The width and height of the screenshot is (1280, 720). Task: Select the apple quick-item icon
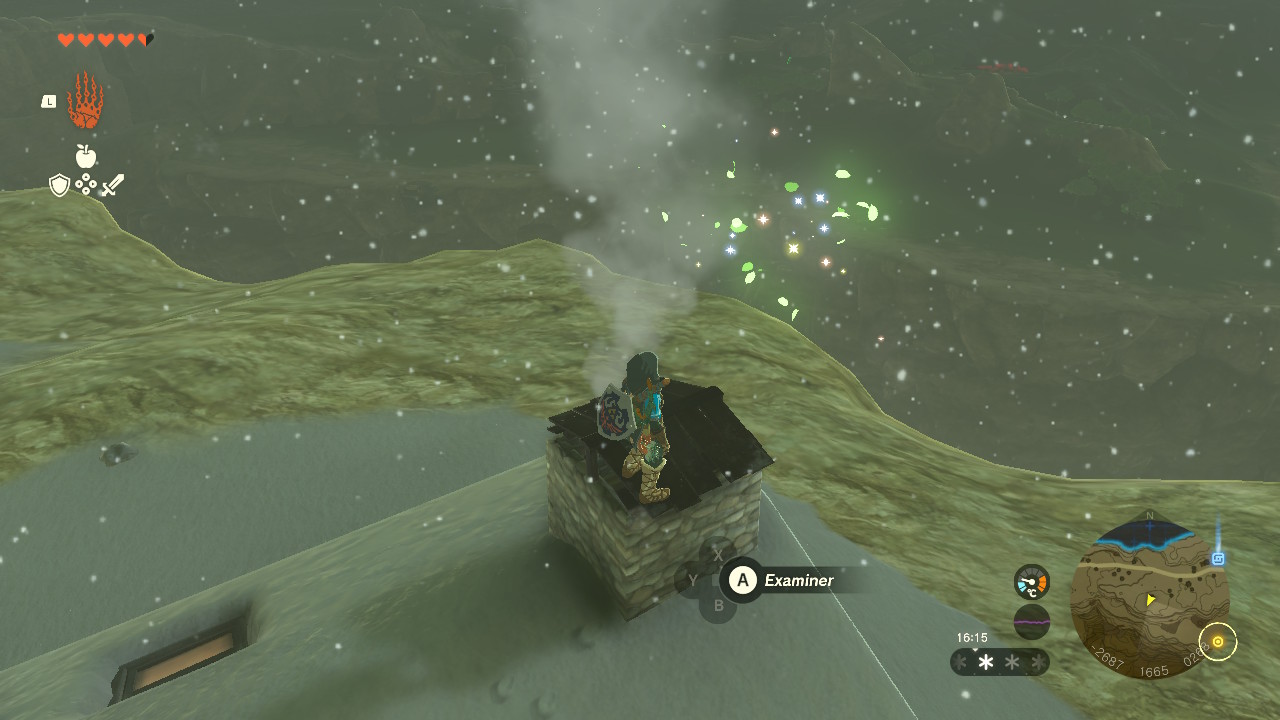tap(85, 156)
